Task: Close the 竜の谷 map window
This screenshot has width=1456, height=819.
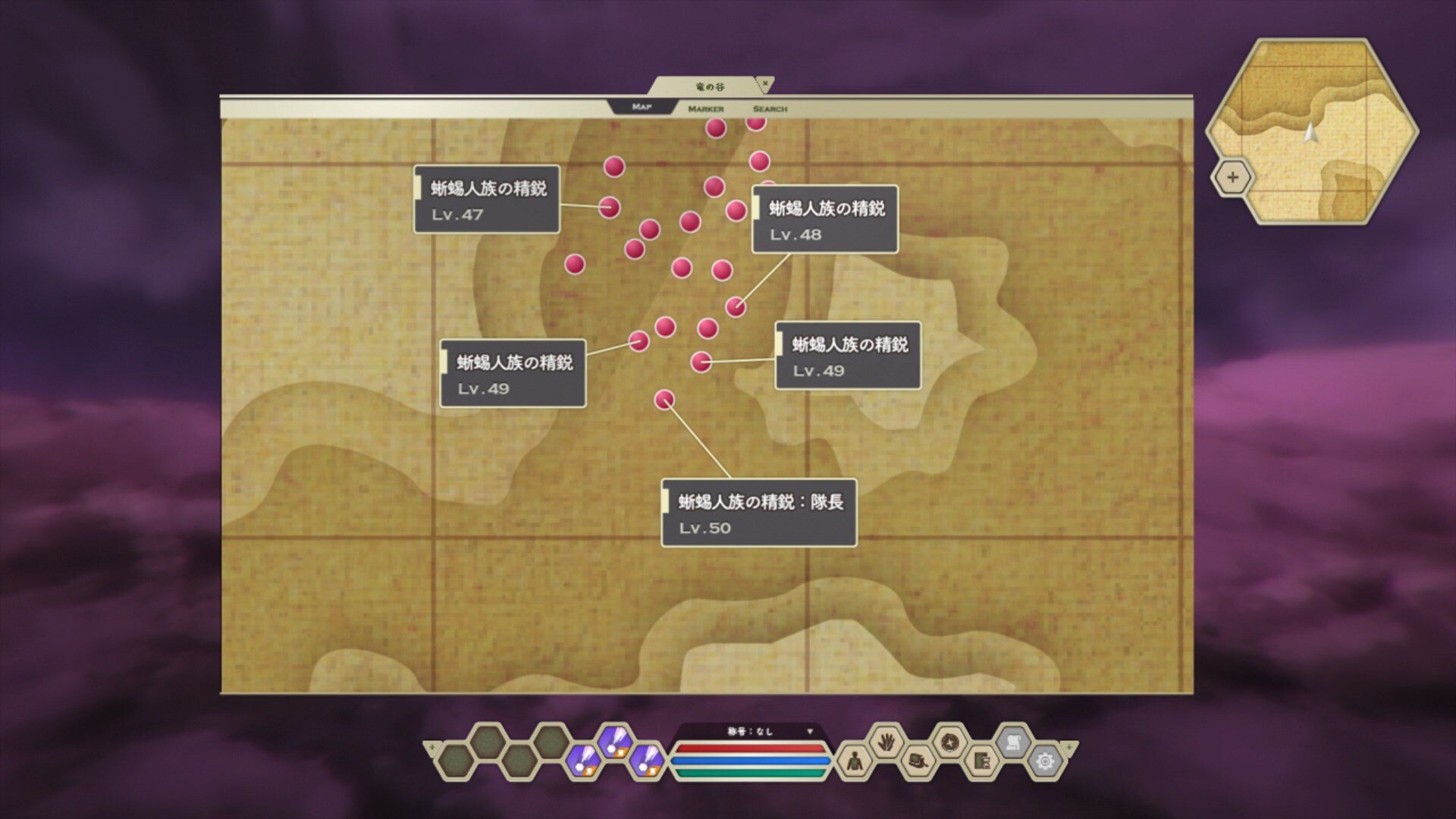Action: pyautogui.click(x=765, y=83)
